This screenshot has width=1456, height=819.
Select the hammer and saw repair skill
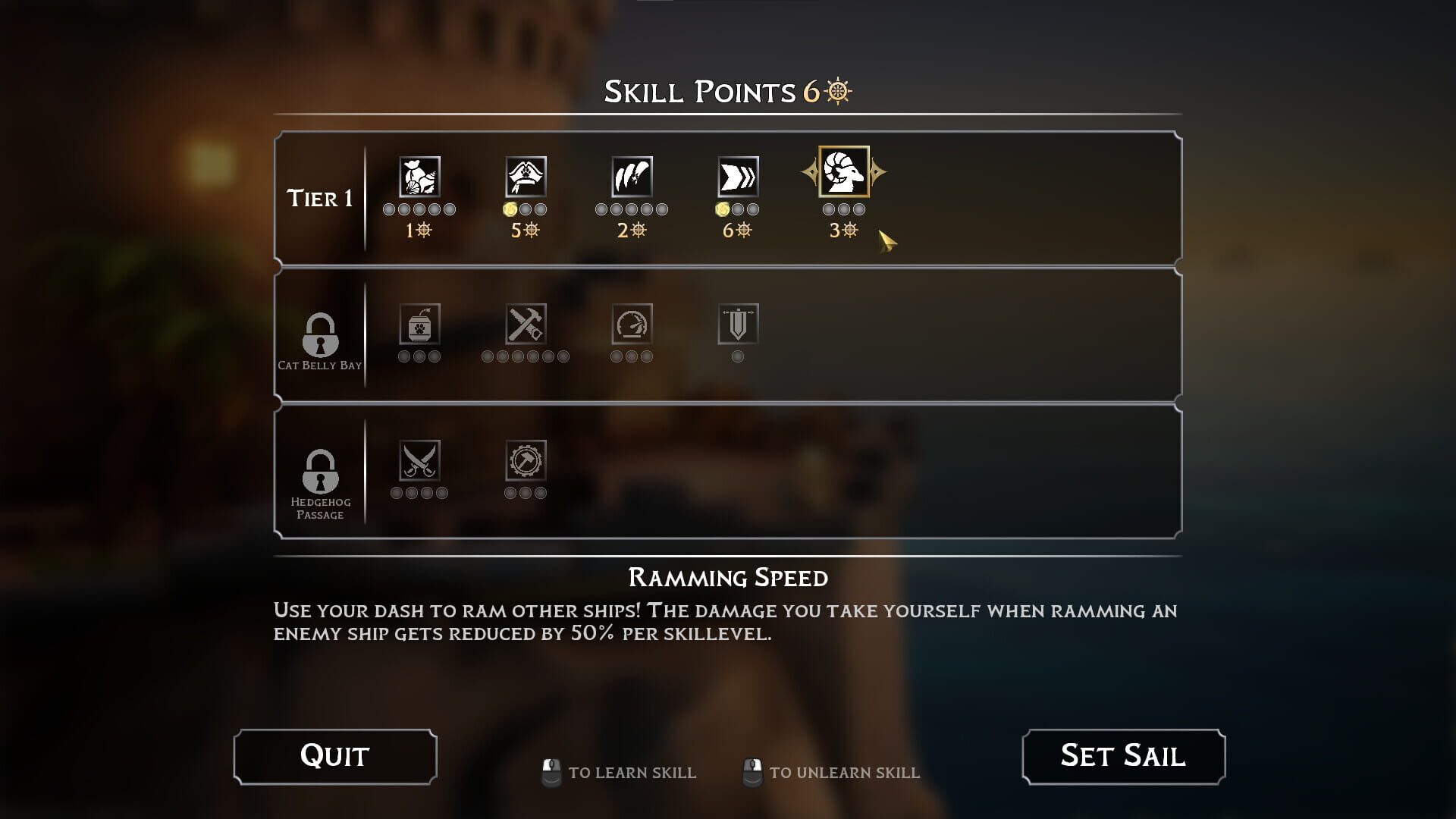(526, 326)
